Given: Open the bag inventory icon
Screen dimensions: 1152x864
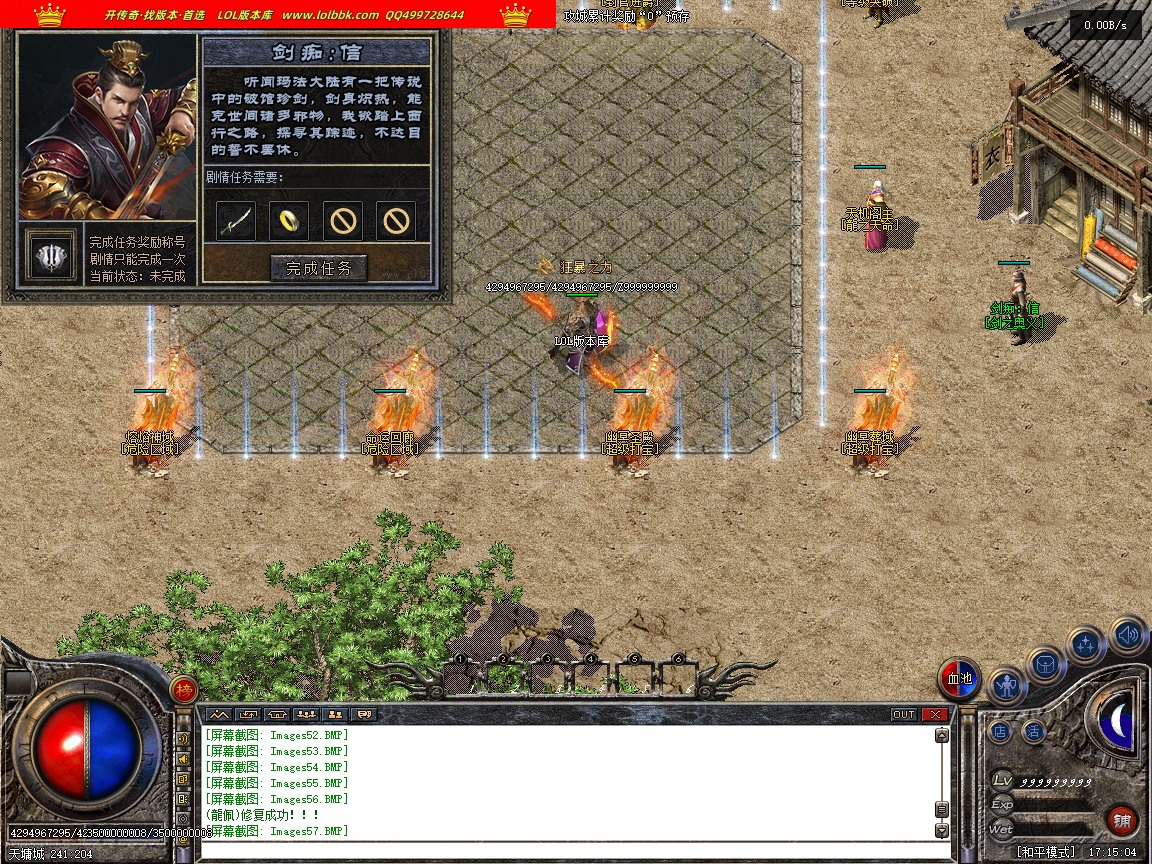Looking at the screenshot, I should click(x=1046, y=665).
